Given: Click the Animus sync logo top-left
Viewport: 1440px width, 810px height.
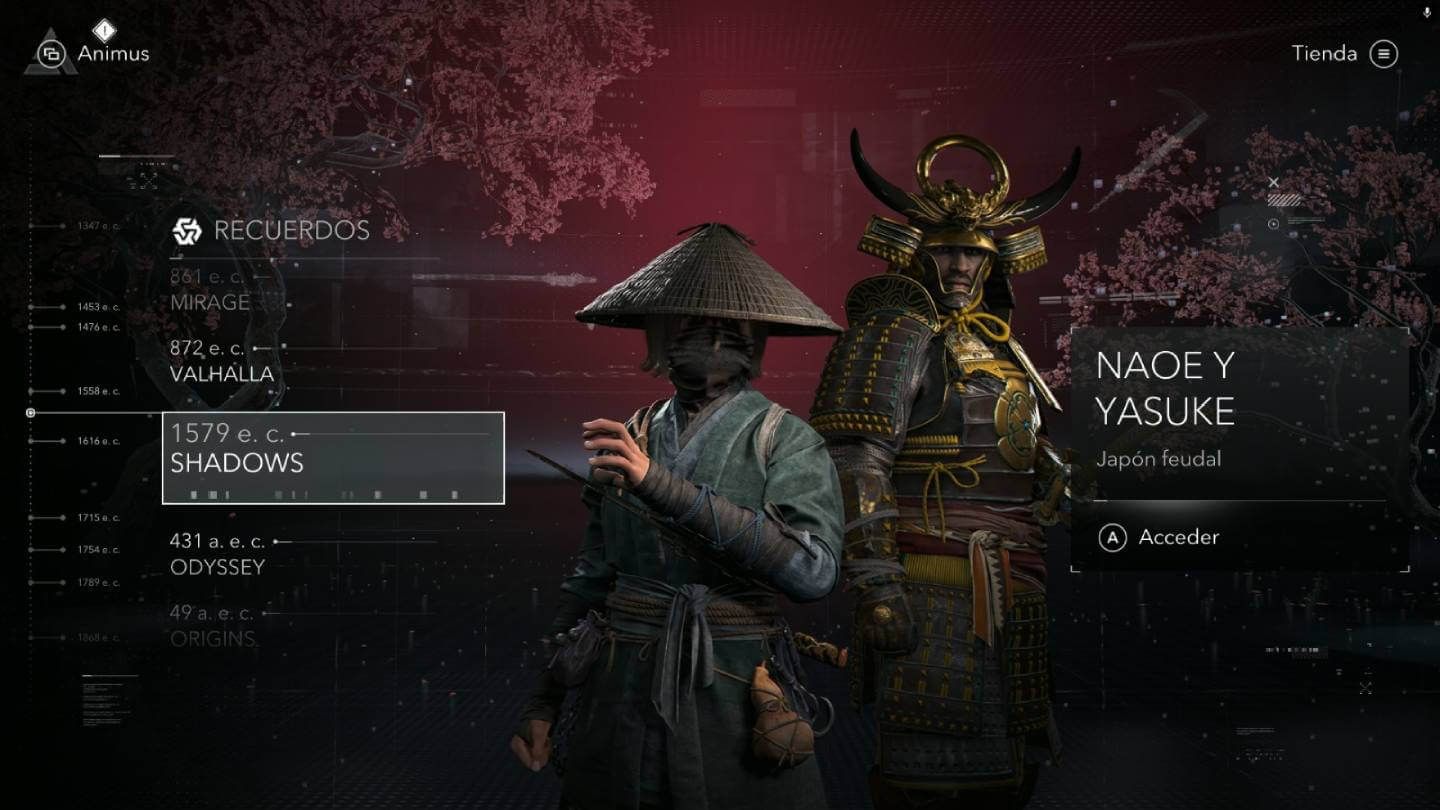Looking at the screenshot, I should tap(51, 53).
